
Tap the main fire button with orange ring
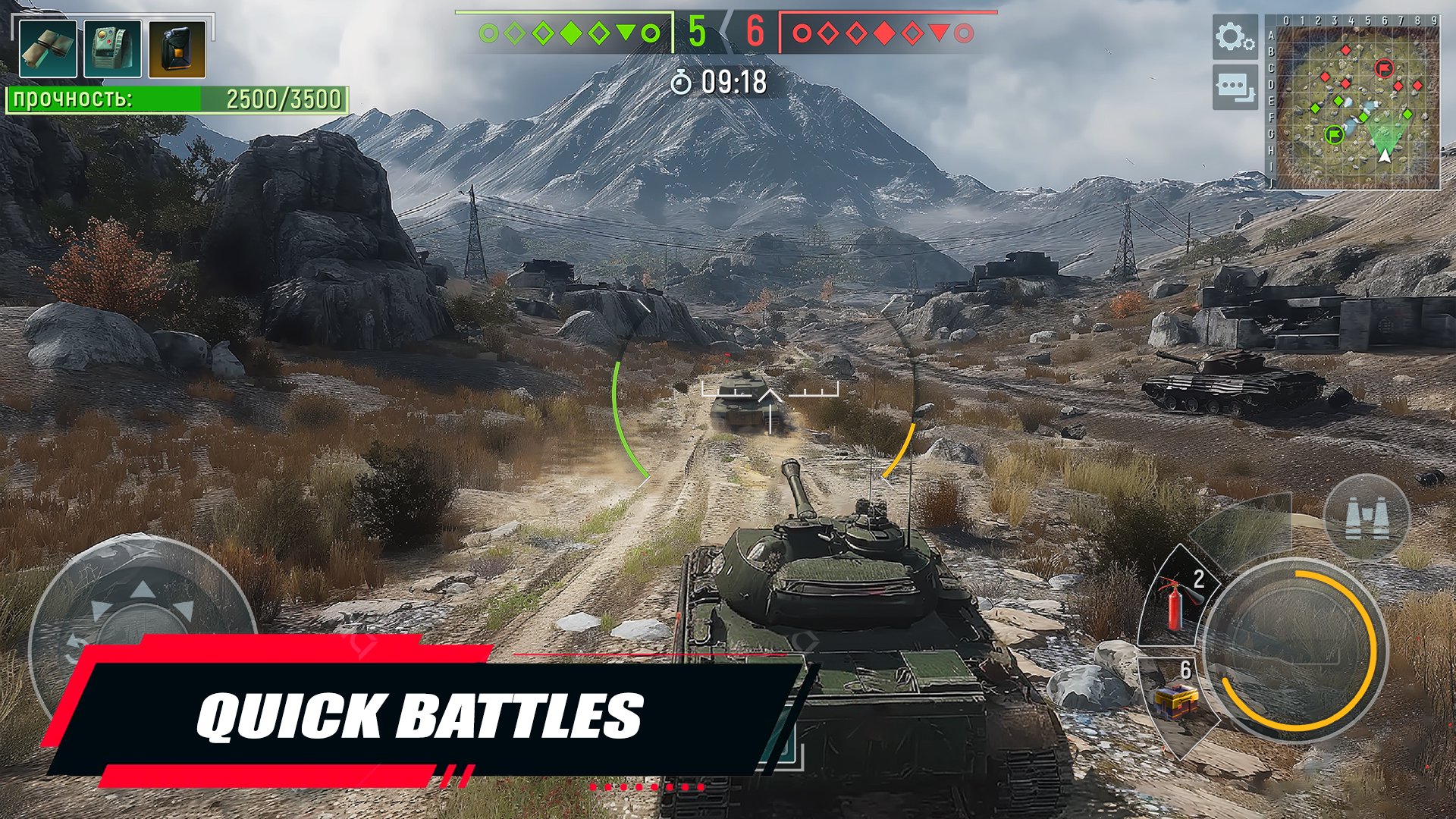click(x=1295, y=649)
